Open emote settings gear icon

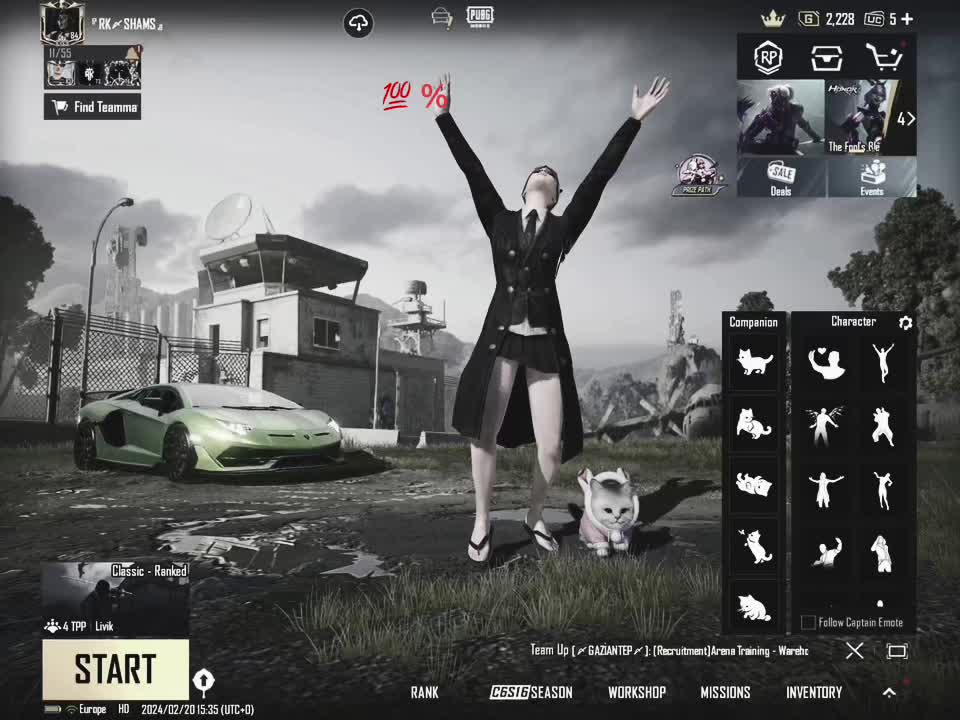(905, 323)
